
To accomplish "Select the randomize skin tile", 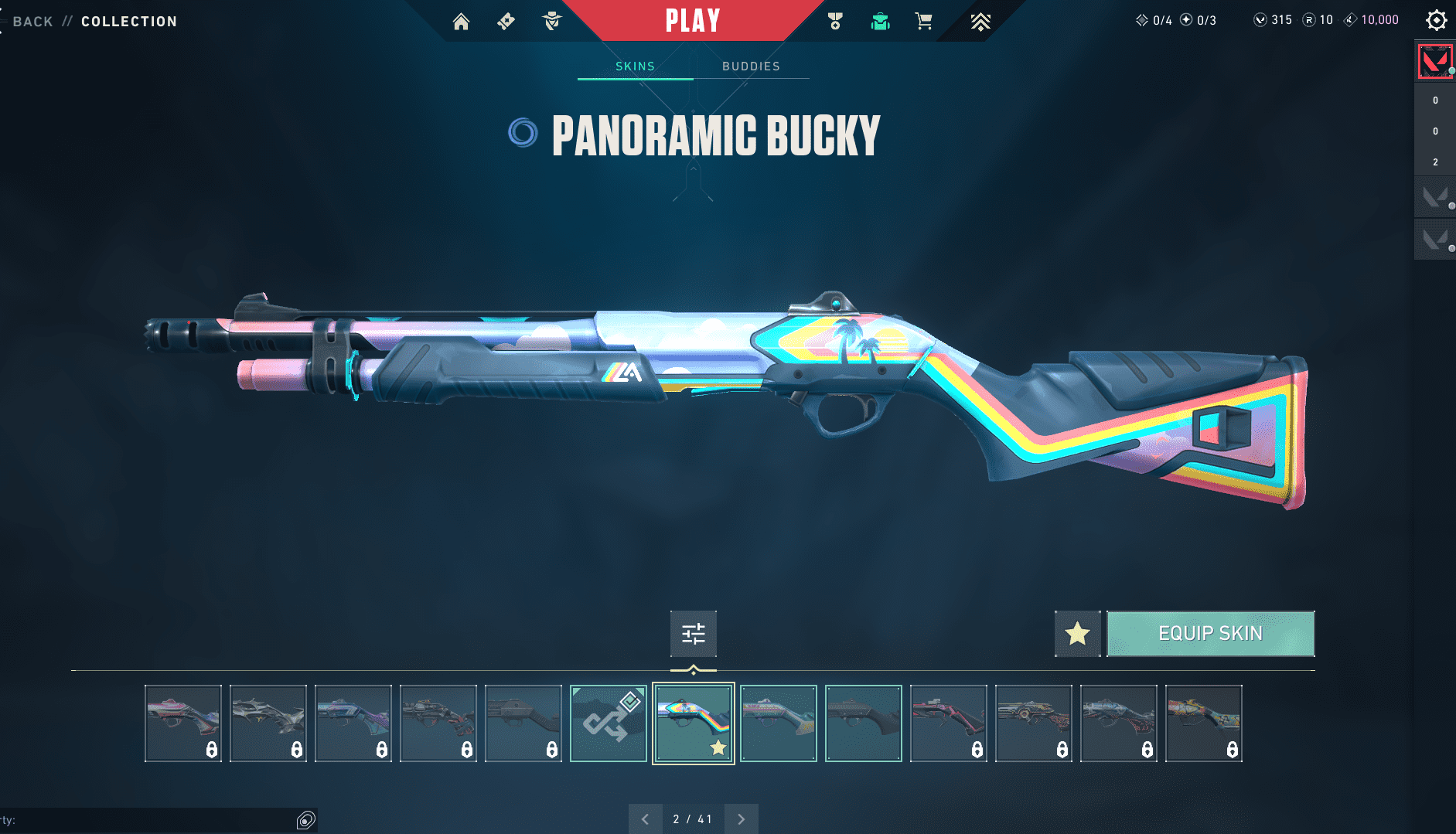I will point(609,723).
